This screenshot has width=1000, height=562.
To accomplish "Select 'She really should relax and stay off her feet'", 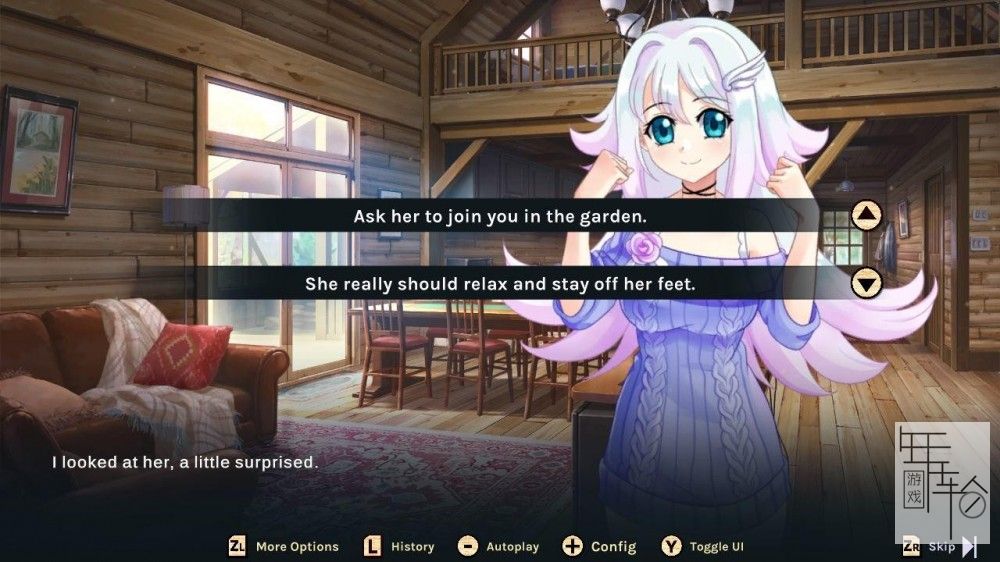I will pyautogui.click(x=500, y=284).
